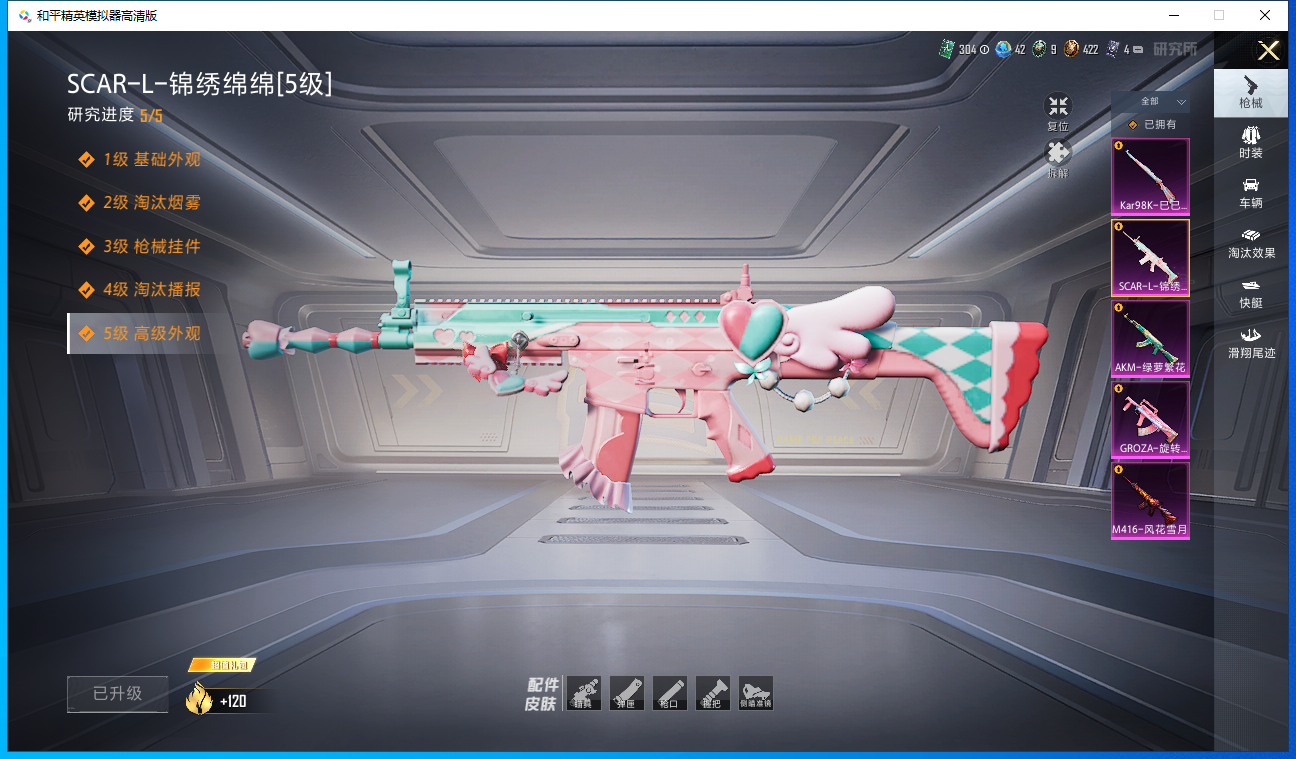This screenshot has height=759, width=1296.
Task: Choose the AKM-绿萝繁花 skin thumbnail
Action: [1150, 338]
